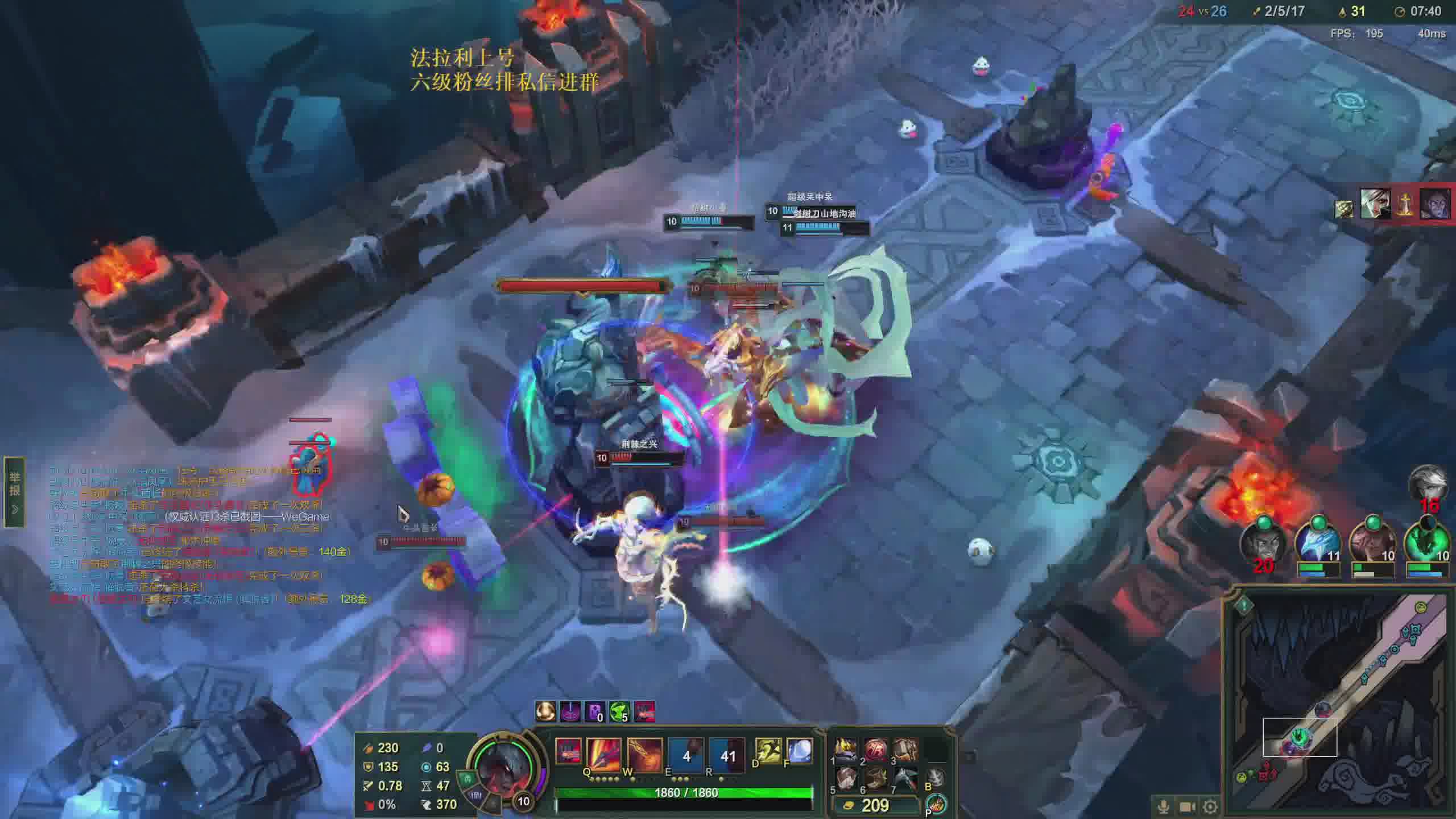Toggle the microphone button

point(1164,806)
